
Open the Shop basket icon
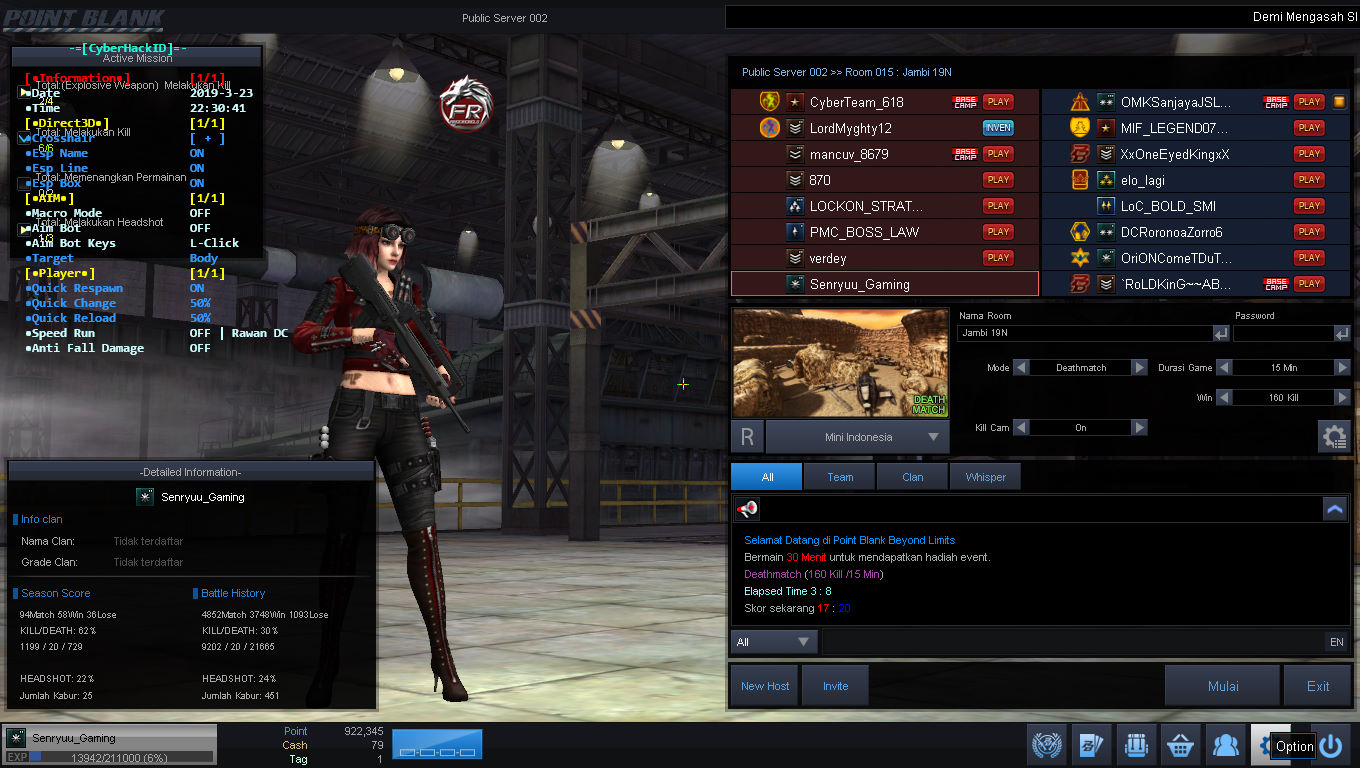pos(1180,744)
